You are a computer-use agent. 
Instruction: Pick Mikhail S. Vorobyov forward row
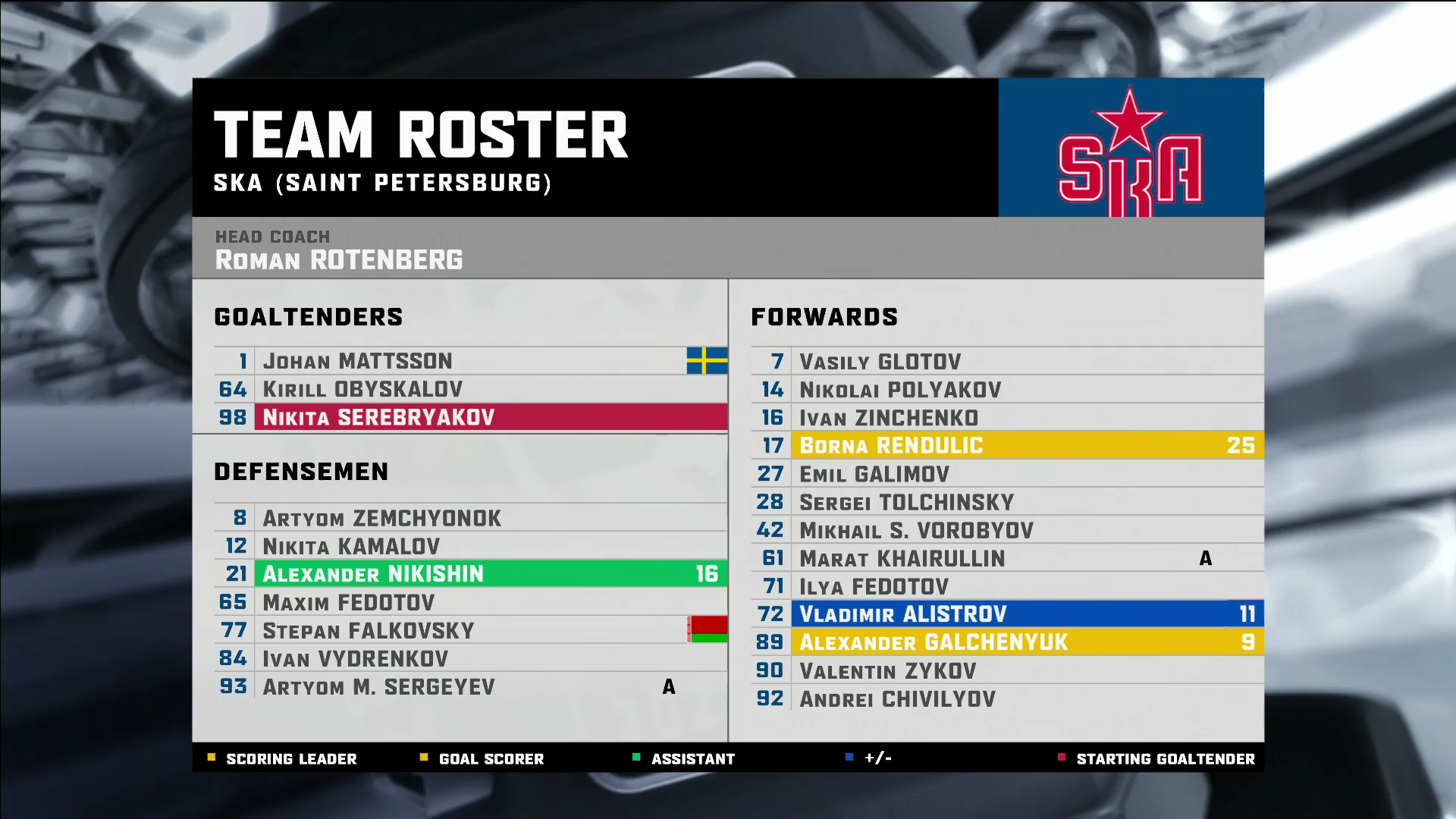(x=1007, y=530)
